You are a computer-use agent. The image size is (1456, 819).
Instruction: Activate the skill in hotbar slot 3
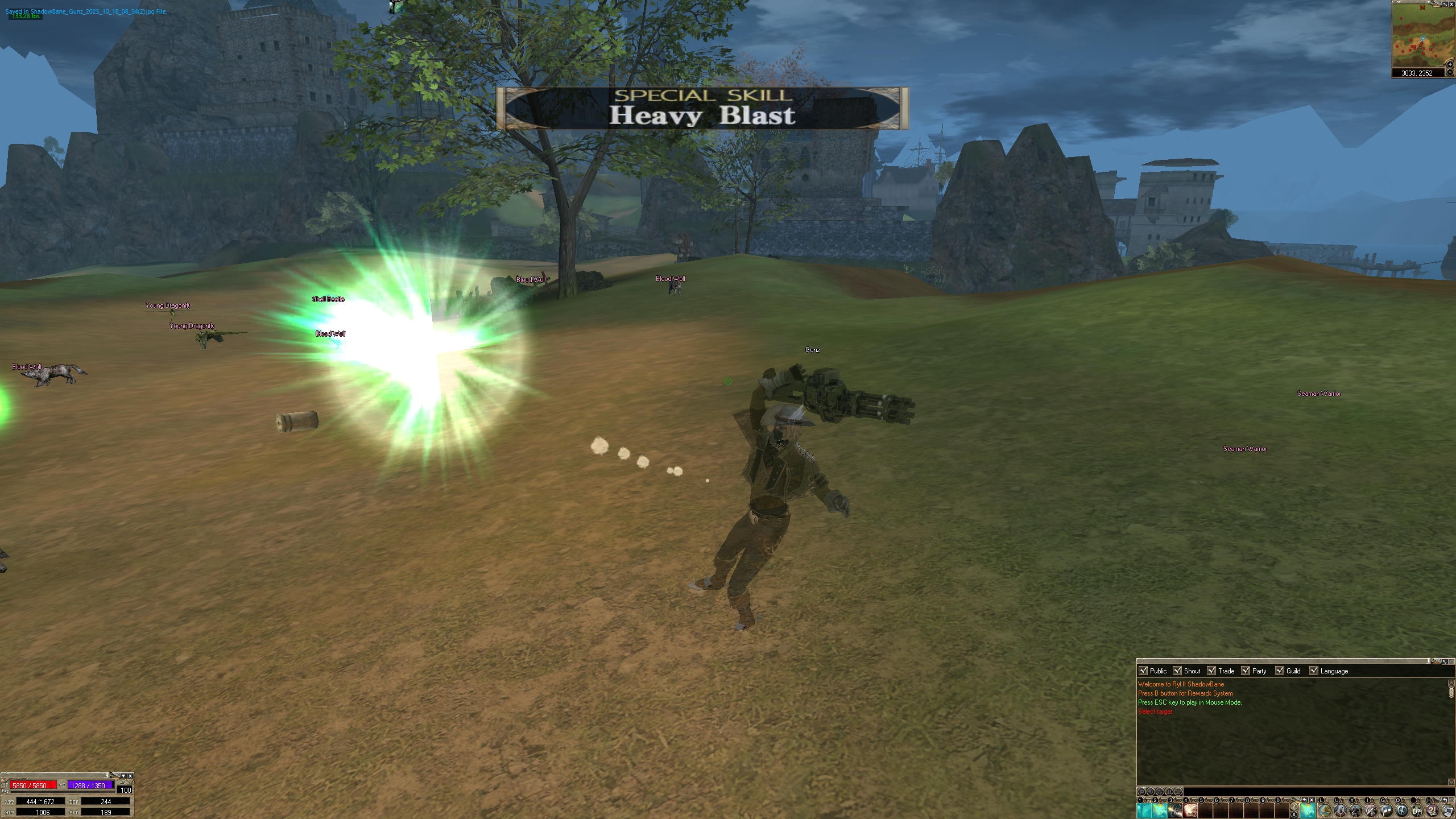pyautogui.click(x=1175, y=810)
